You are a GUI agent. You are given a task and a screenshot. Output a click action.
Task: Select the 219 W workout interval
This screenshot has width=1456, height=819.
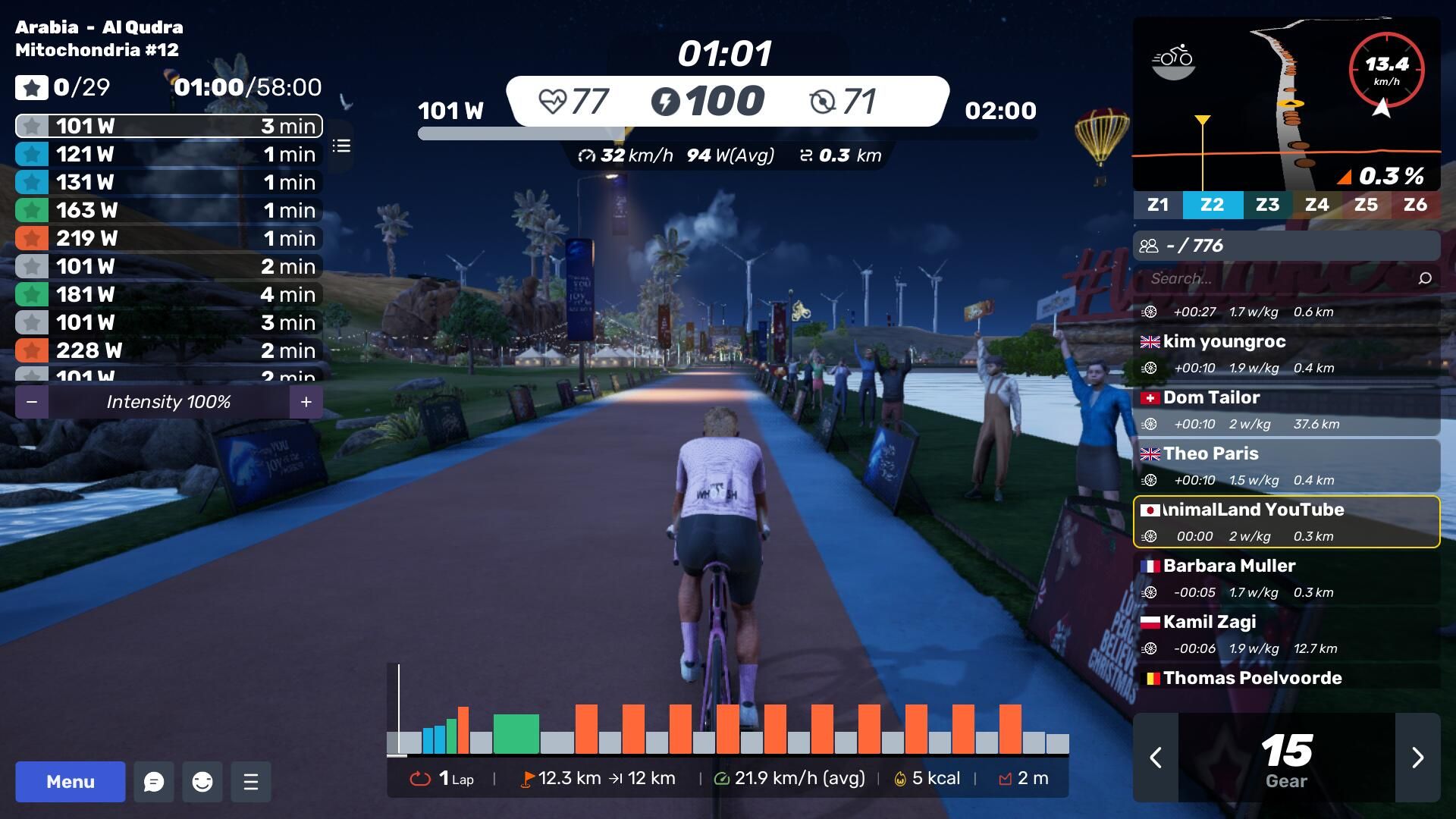coord(168,238)
